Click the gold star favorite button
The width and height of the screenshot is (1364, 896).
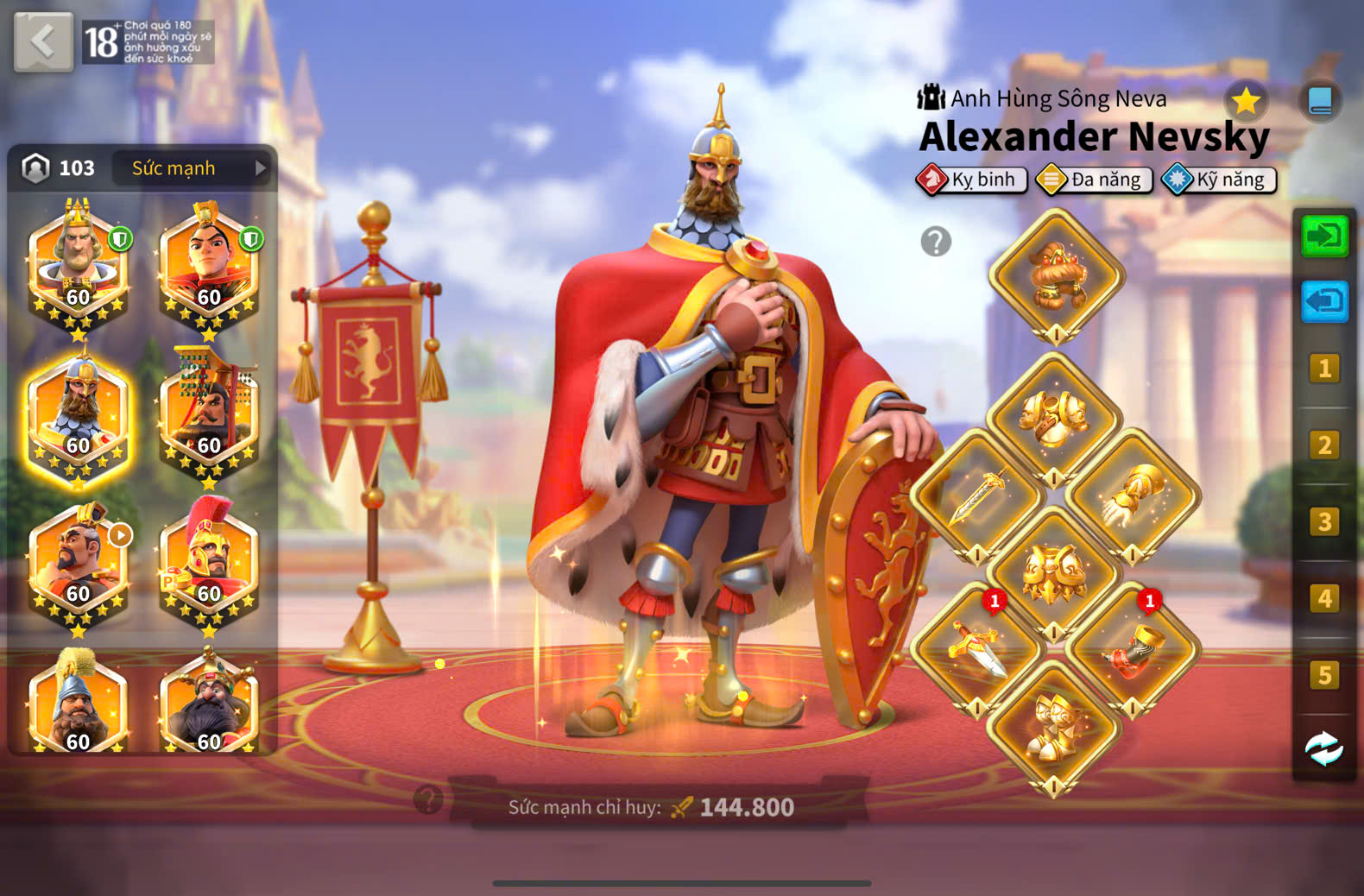click(x=1246, y=102)
